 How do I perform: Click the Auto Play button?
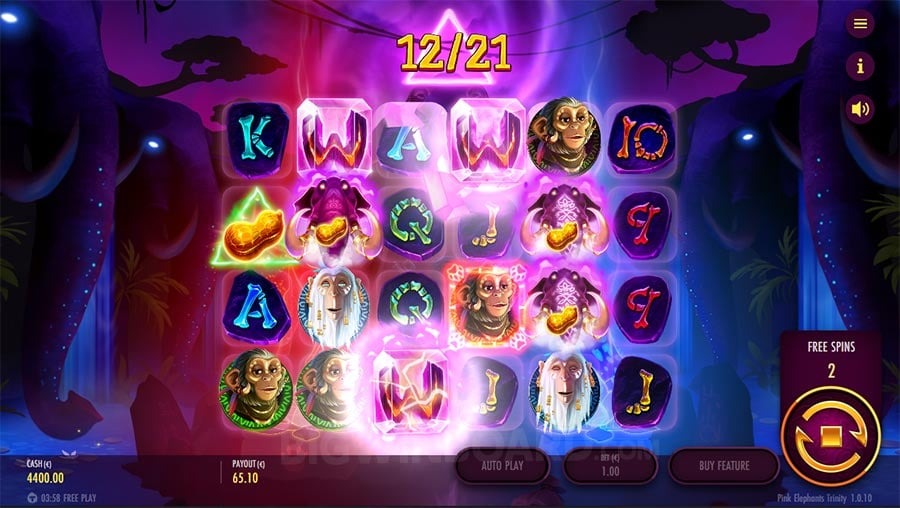[501, 466]
